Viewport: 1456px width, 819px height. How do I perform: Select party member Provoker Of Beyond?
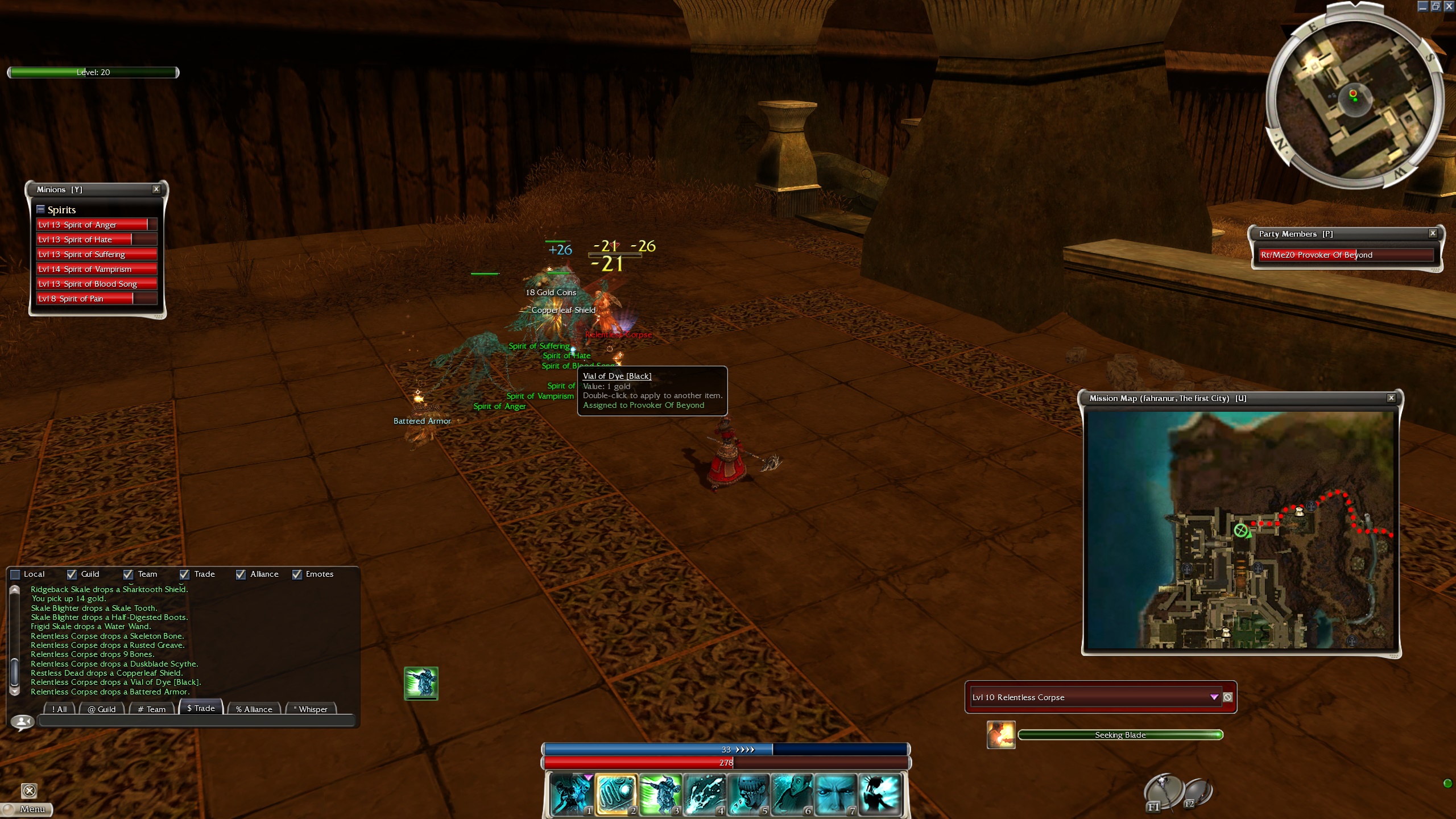tap(1346, 255)
